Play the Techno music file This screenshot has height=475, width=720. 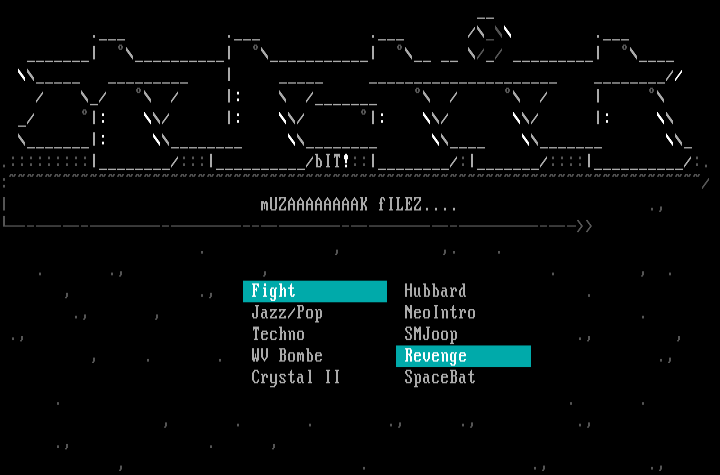(278, 334)
